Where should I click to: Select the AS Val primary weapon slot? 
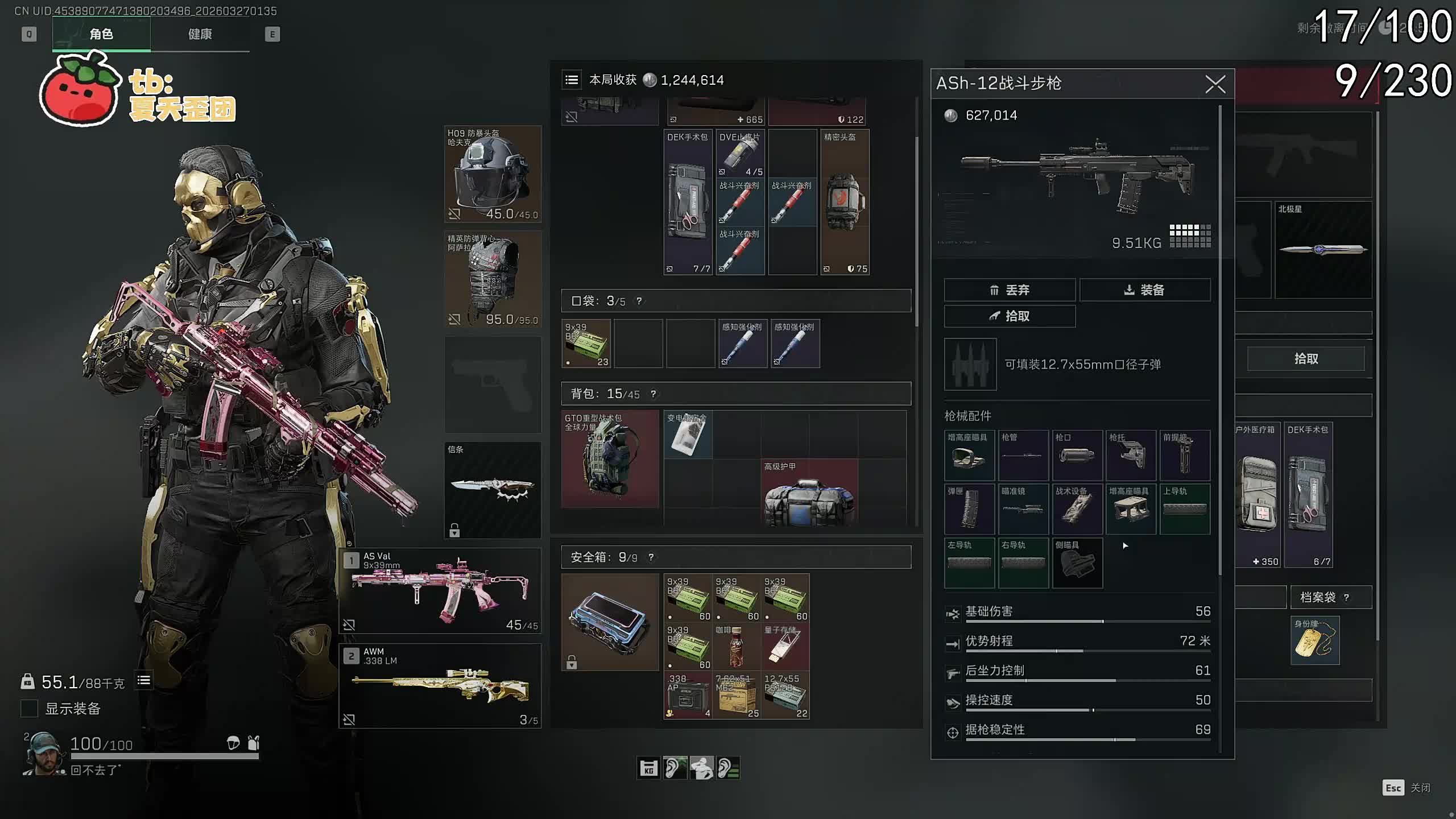pos(440,591)
